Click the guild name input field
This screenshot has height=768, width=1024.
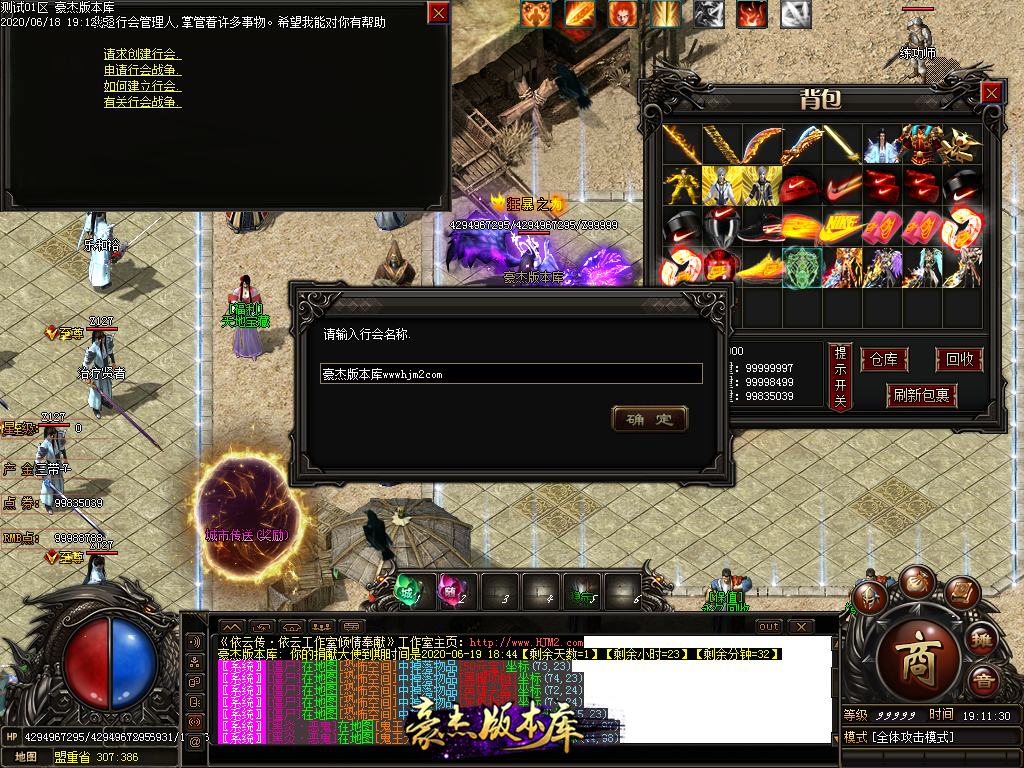tap(512, 374)
